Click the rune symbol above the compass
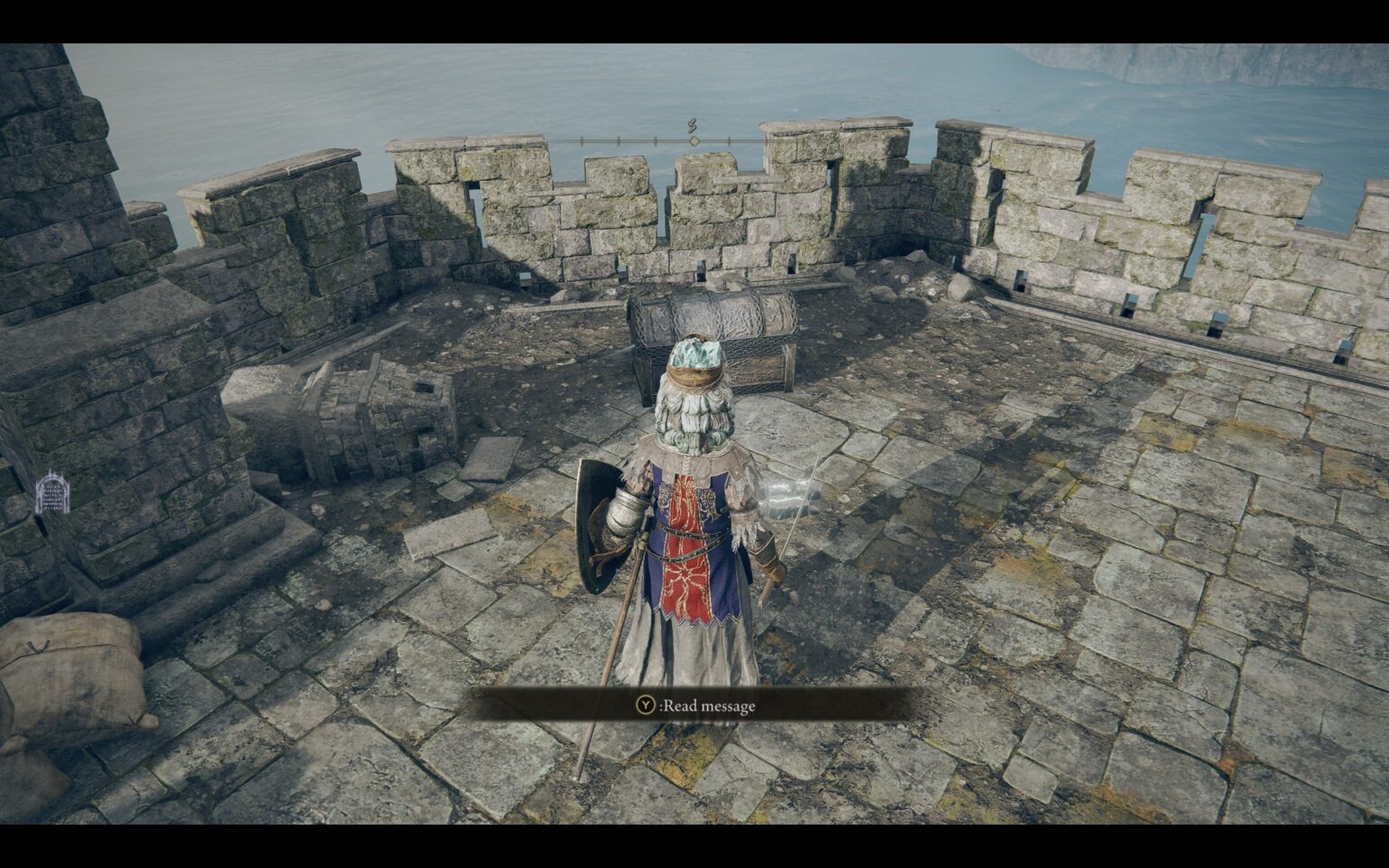The width and height of the screenshot is (1389, 868). pyautogui.click(x=692, y=123)
